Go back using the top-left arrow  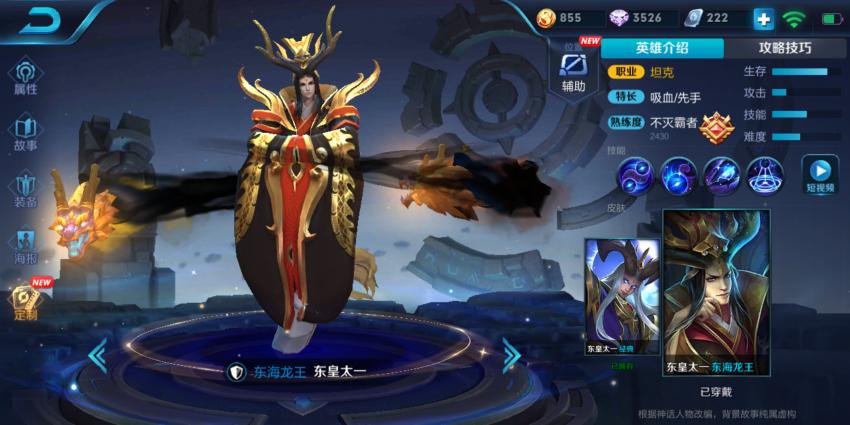(40, 19)
